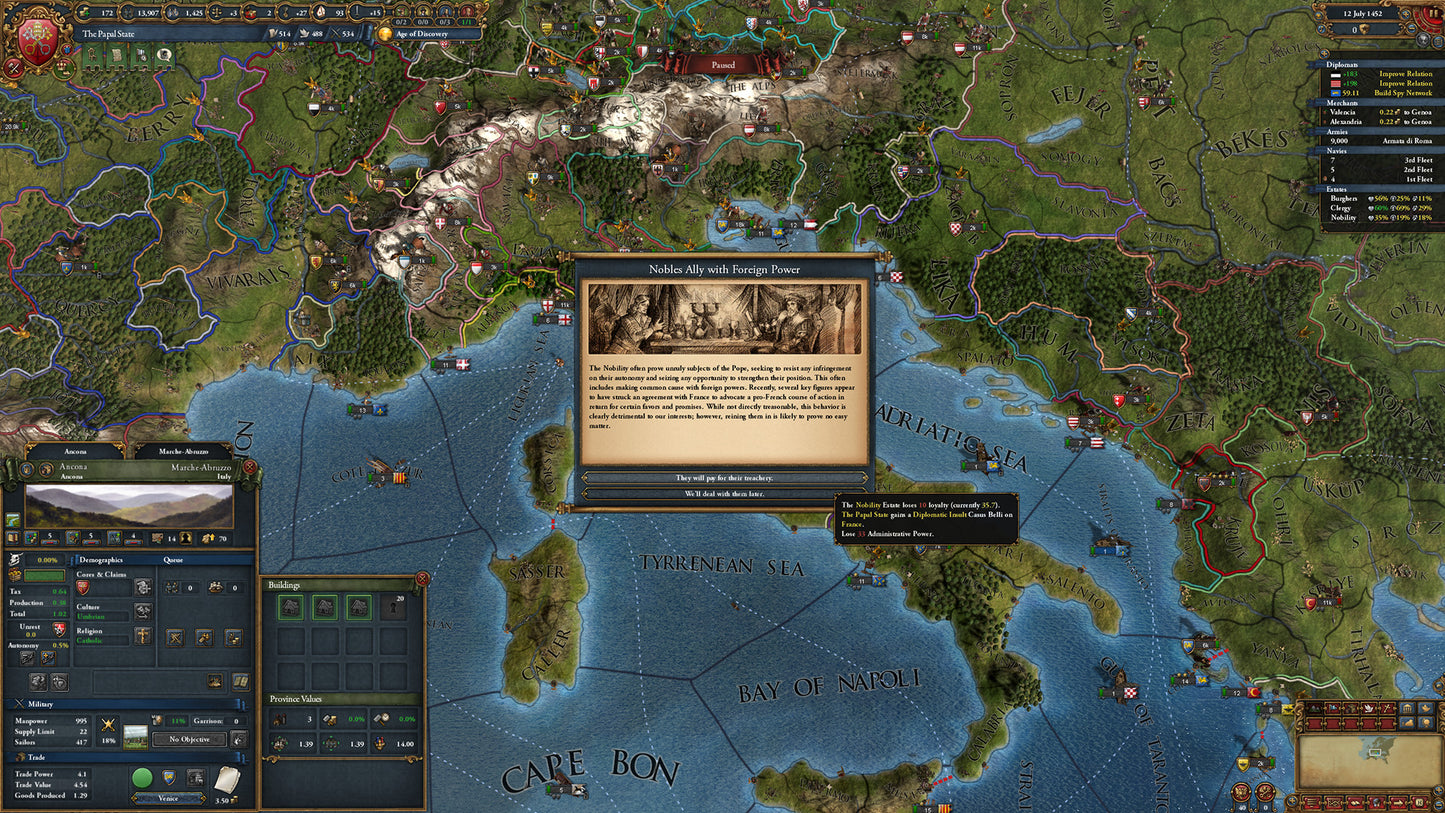The image size is (1445, 813).
Task: Click the stability scales icon on the top bar
Action: tap(216, 12)
